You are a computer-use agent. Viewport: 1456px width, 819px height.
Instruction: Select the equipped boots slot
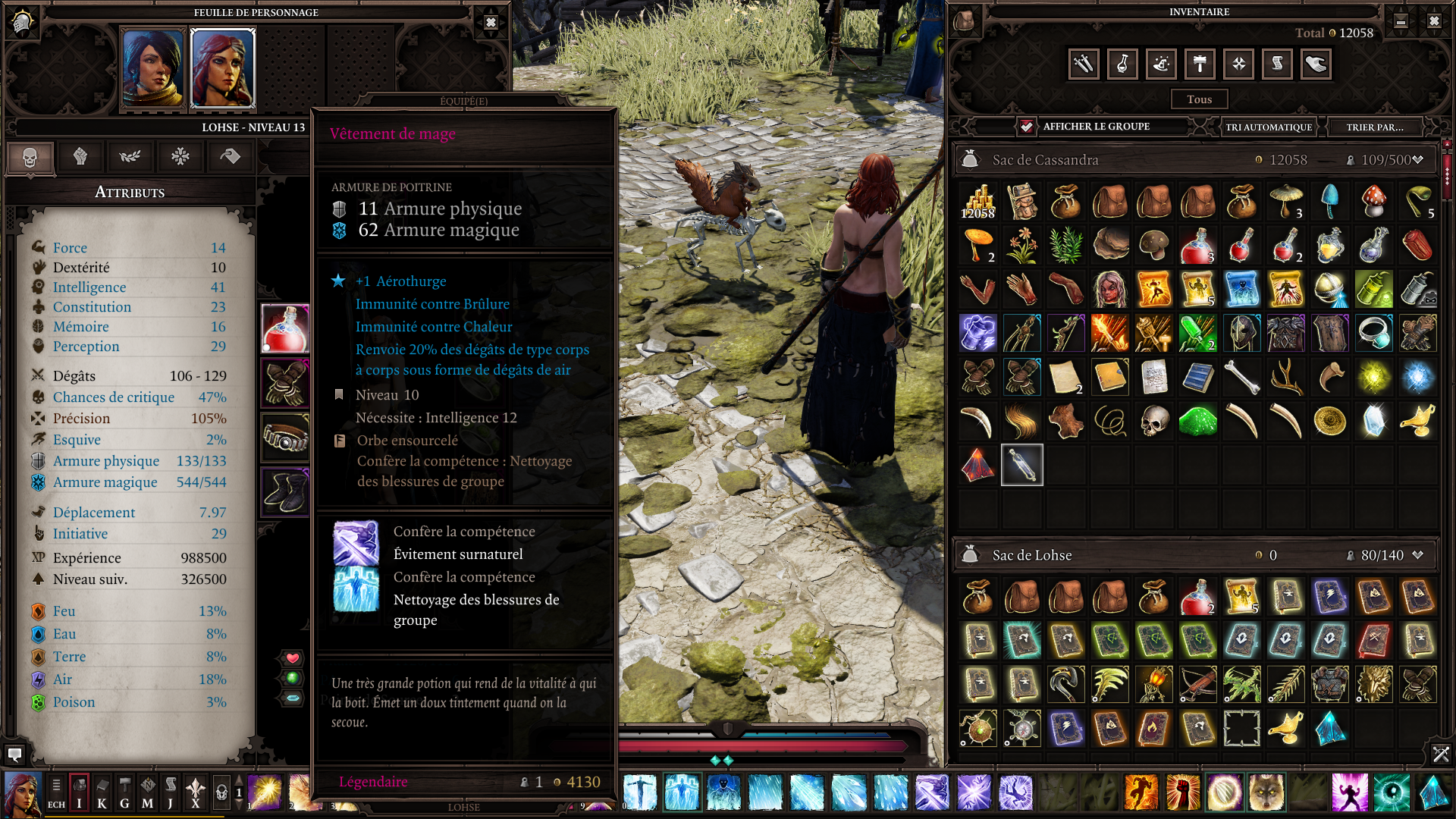(285, 491)
